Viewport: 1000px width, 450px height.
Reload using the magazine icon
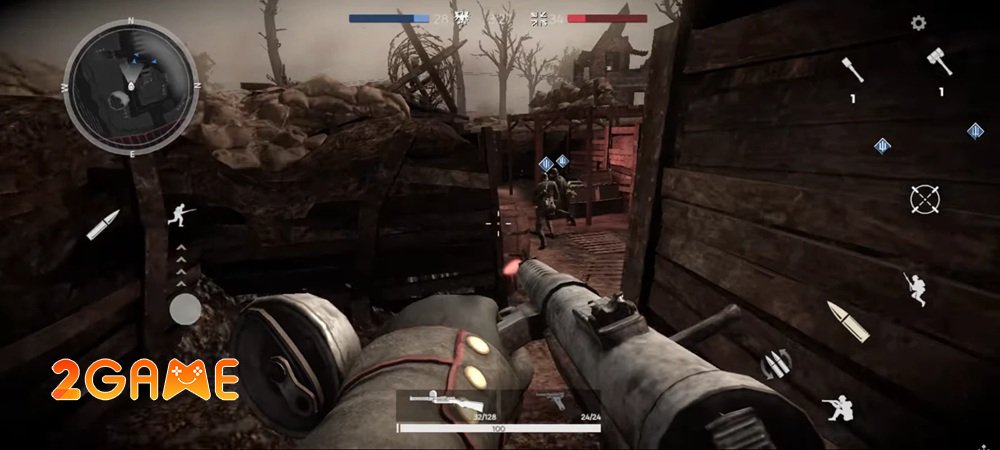[x=774, y=364]
